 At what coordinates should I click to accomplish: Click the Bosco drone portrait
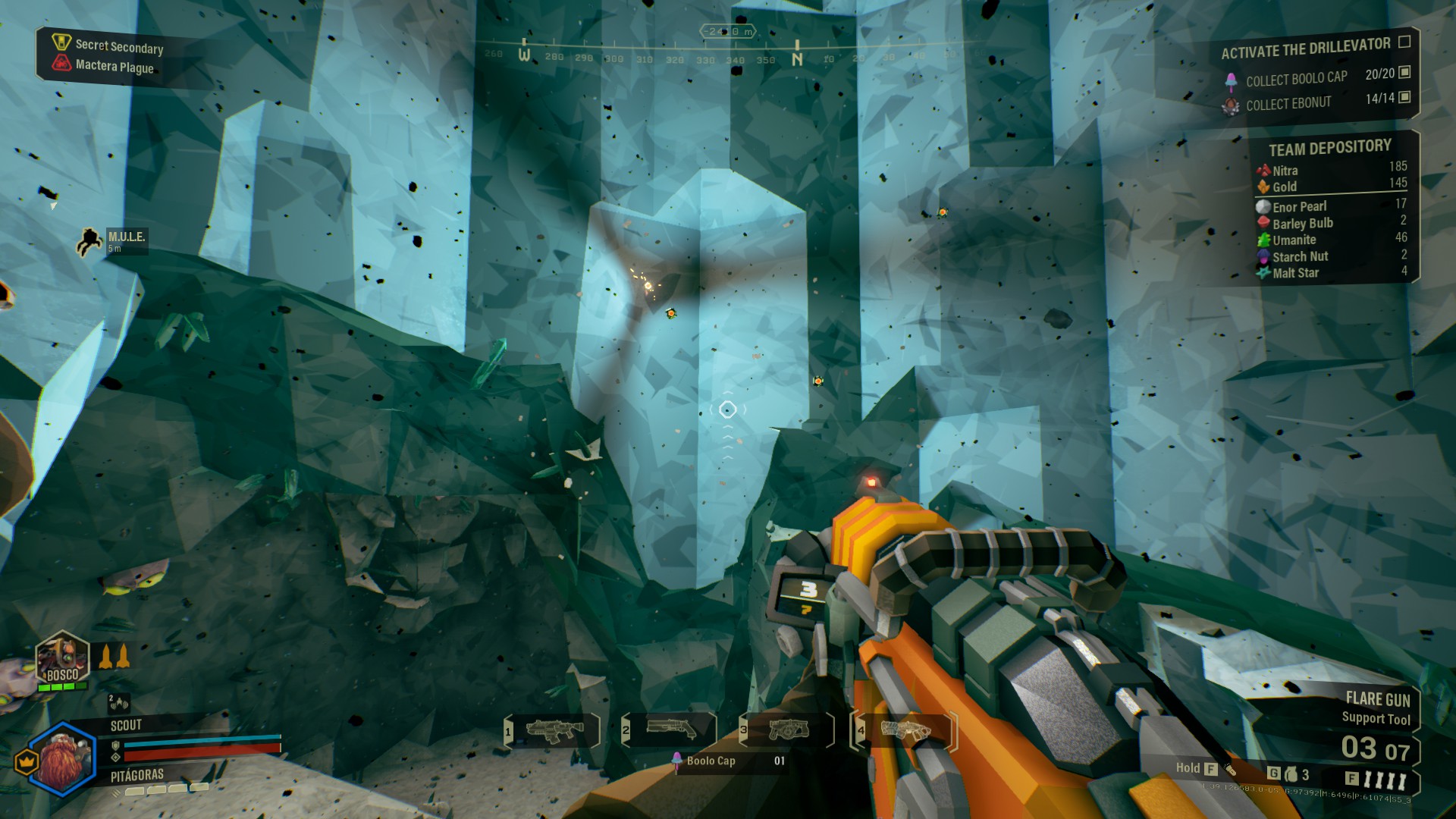(x=62, y=658)
